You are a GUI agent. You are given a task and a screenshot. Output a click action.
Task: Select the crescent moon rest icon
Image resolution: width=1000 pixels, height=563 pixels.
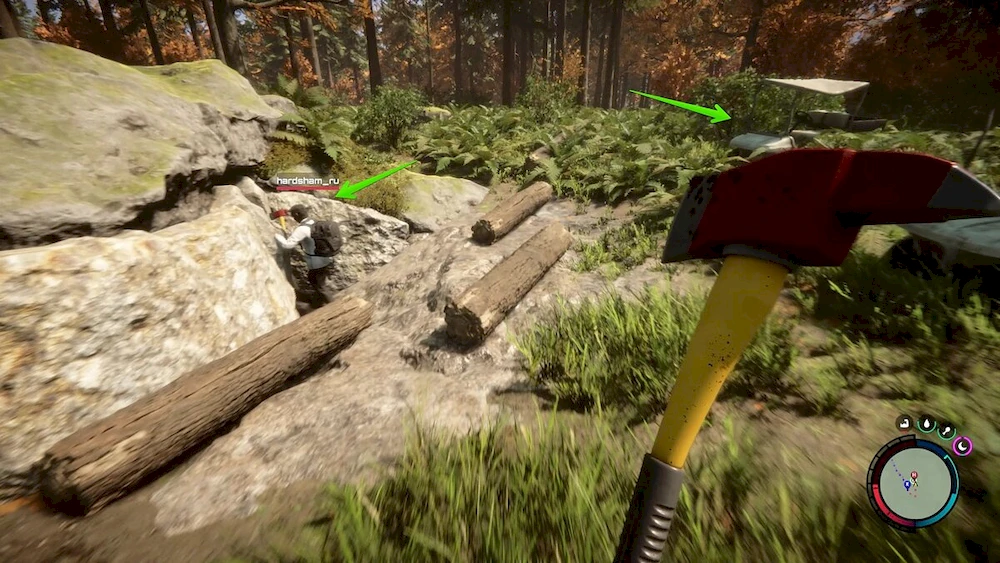(x=962, y=445)
